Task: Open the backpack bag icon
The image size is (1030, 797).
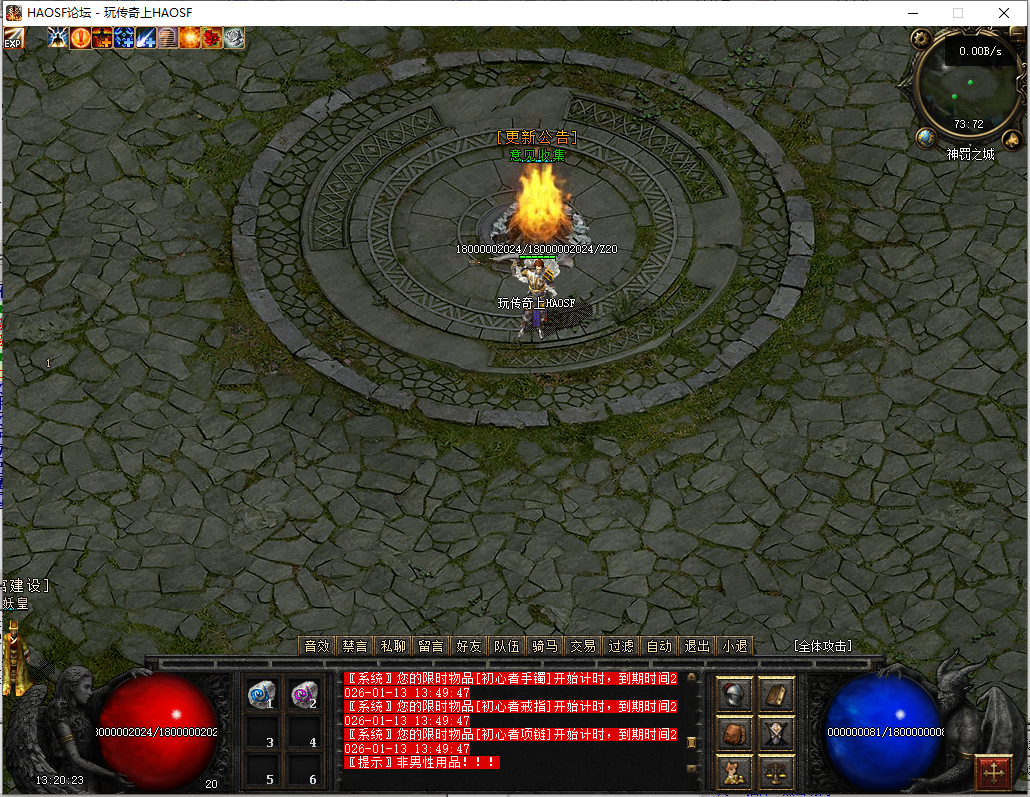Action: pos(735,733)
